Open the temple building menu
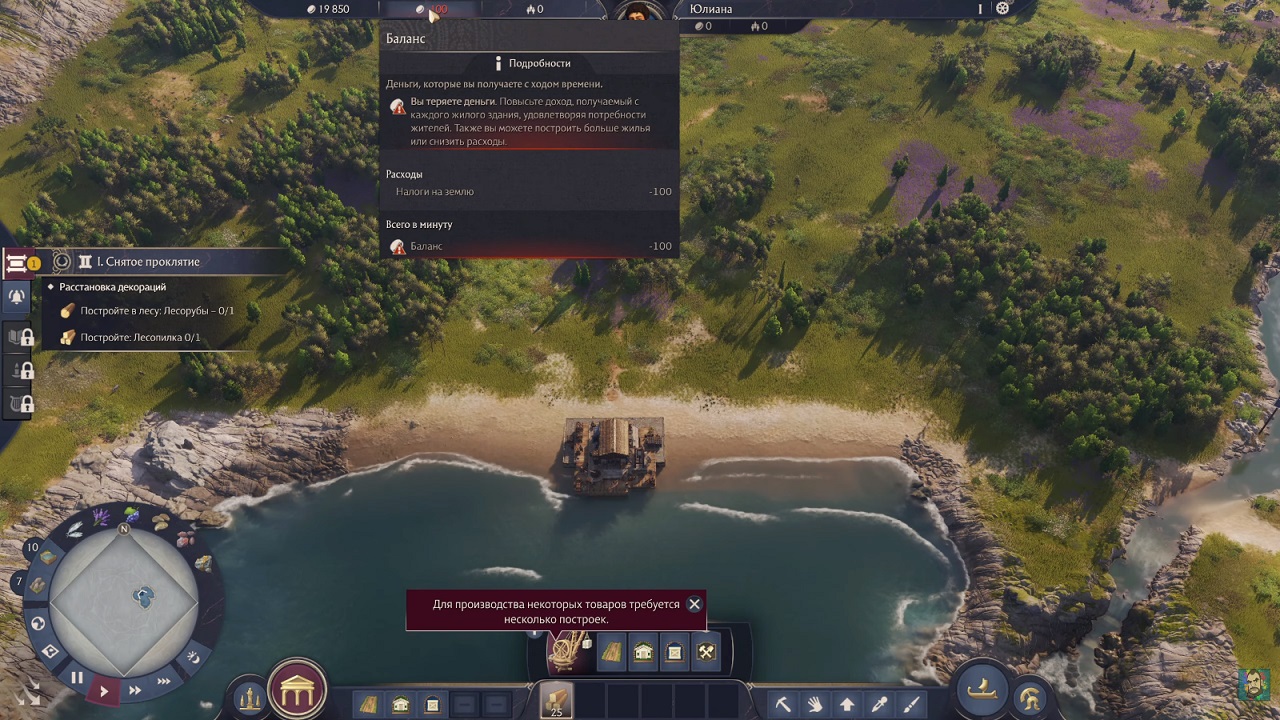 [x=297, y=688]
